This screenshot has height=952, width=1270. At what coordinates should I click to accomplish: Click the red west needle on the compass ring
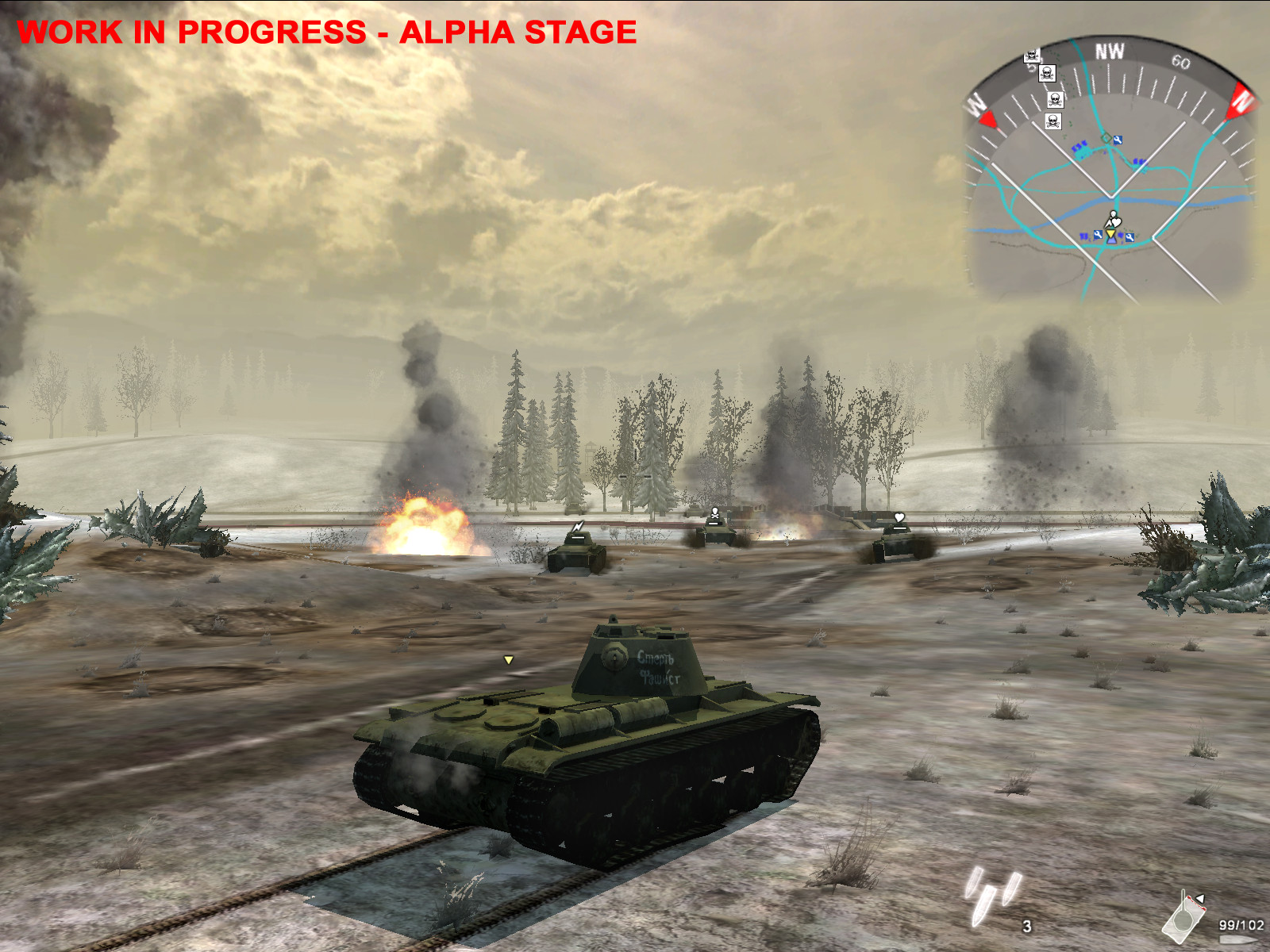(988, 120)
